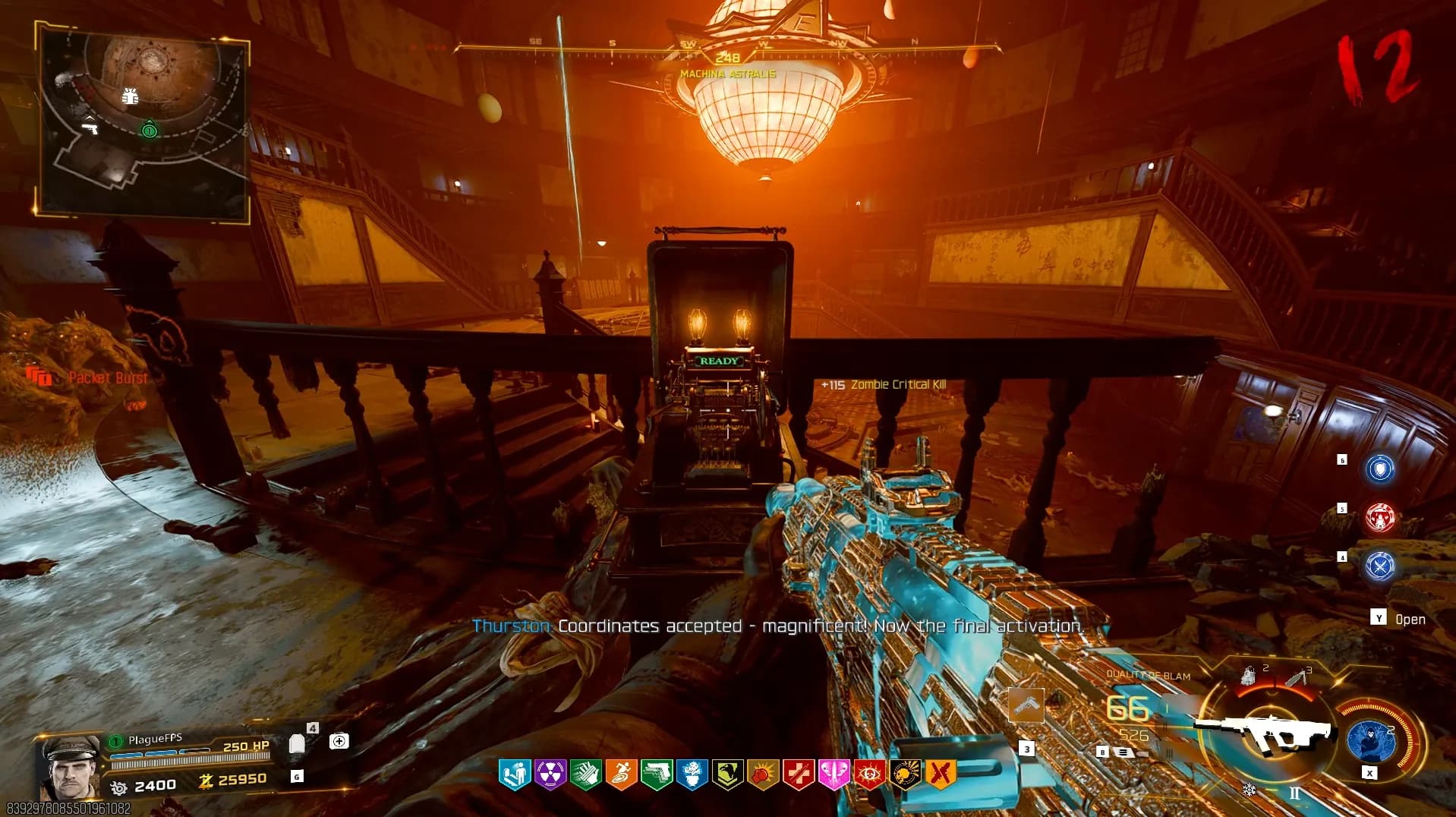Screen dimensions: 1456x817
Task: Use the self-revive medkit icon
Action: pos(339,741)
